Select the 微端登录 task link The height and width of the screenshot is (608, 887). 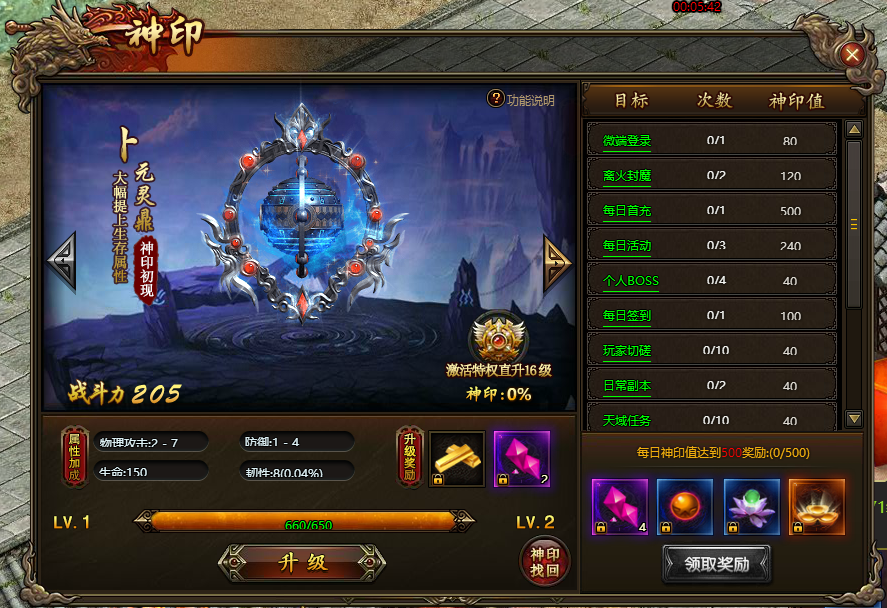(x=627, y=141)
